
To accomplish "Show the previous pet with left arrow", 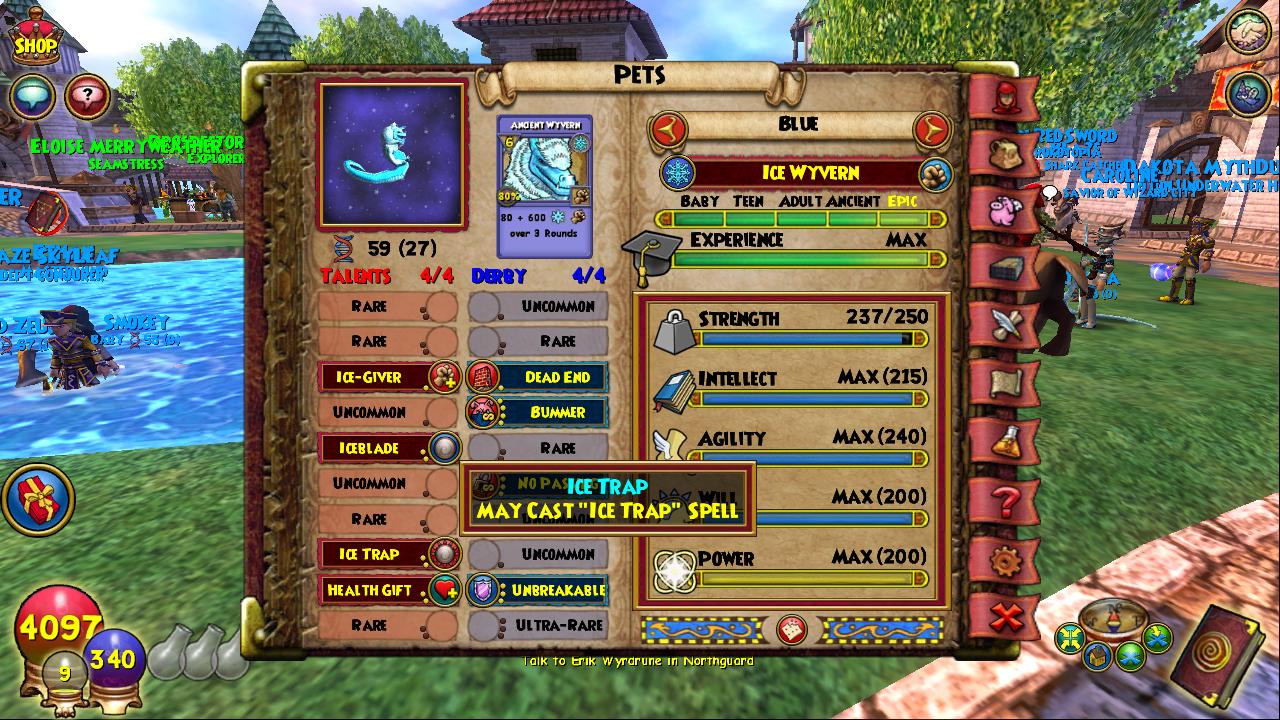I will (x=668, y=129).
